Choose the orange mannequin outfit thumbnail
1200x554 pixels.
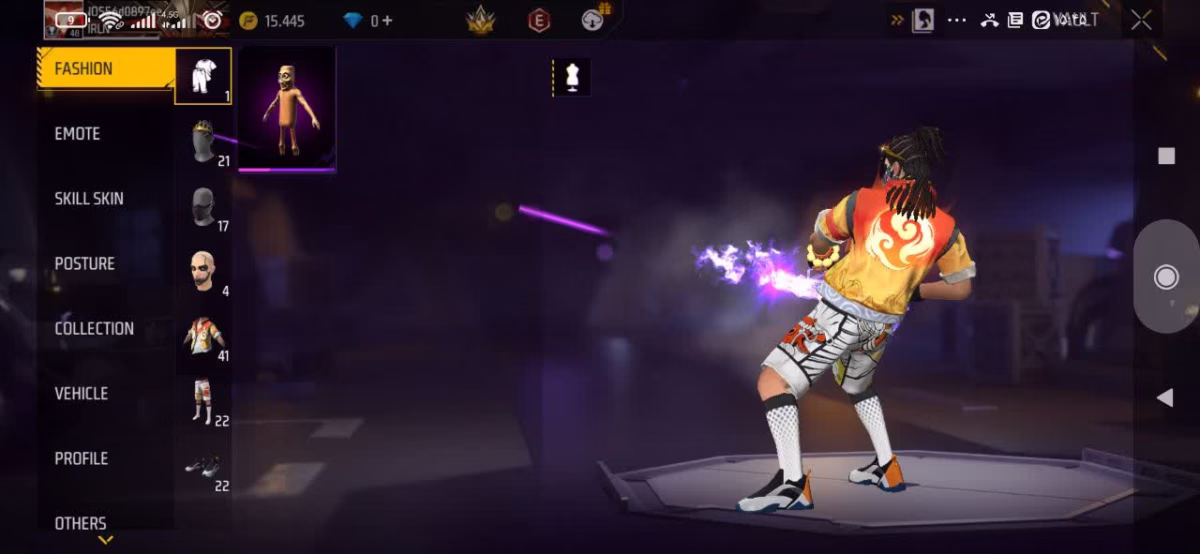(x=287, y=109)
